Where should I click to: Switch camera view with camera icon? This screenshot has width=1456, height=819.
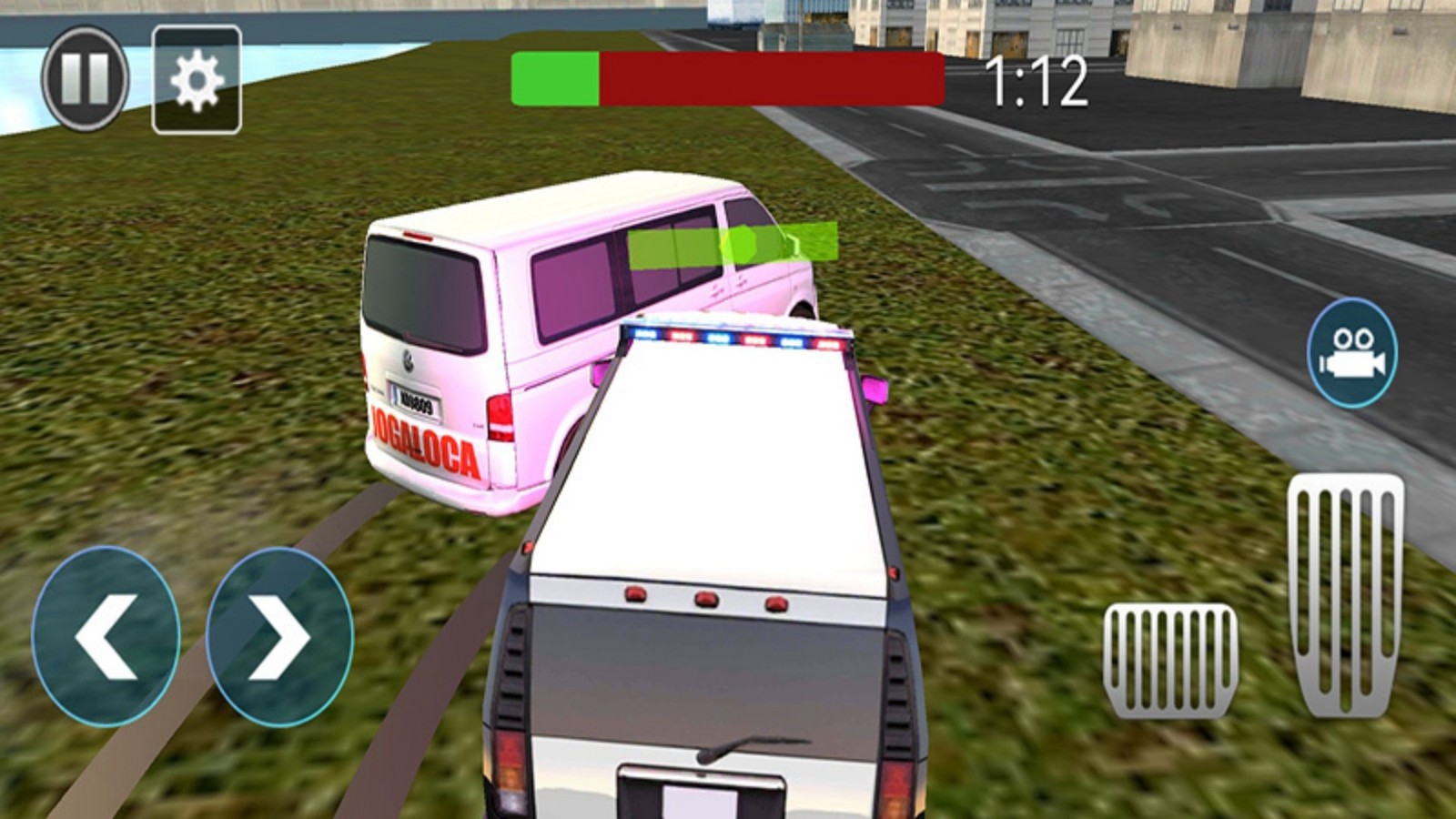pos(1352,353)
